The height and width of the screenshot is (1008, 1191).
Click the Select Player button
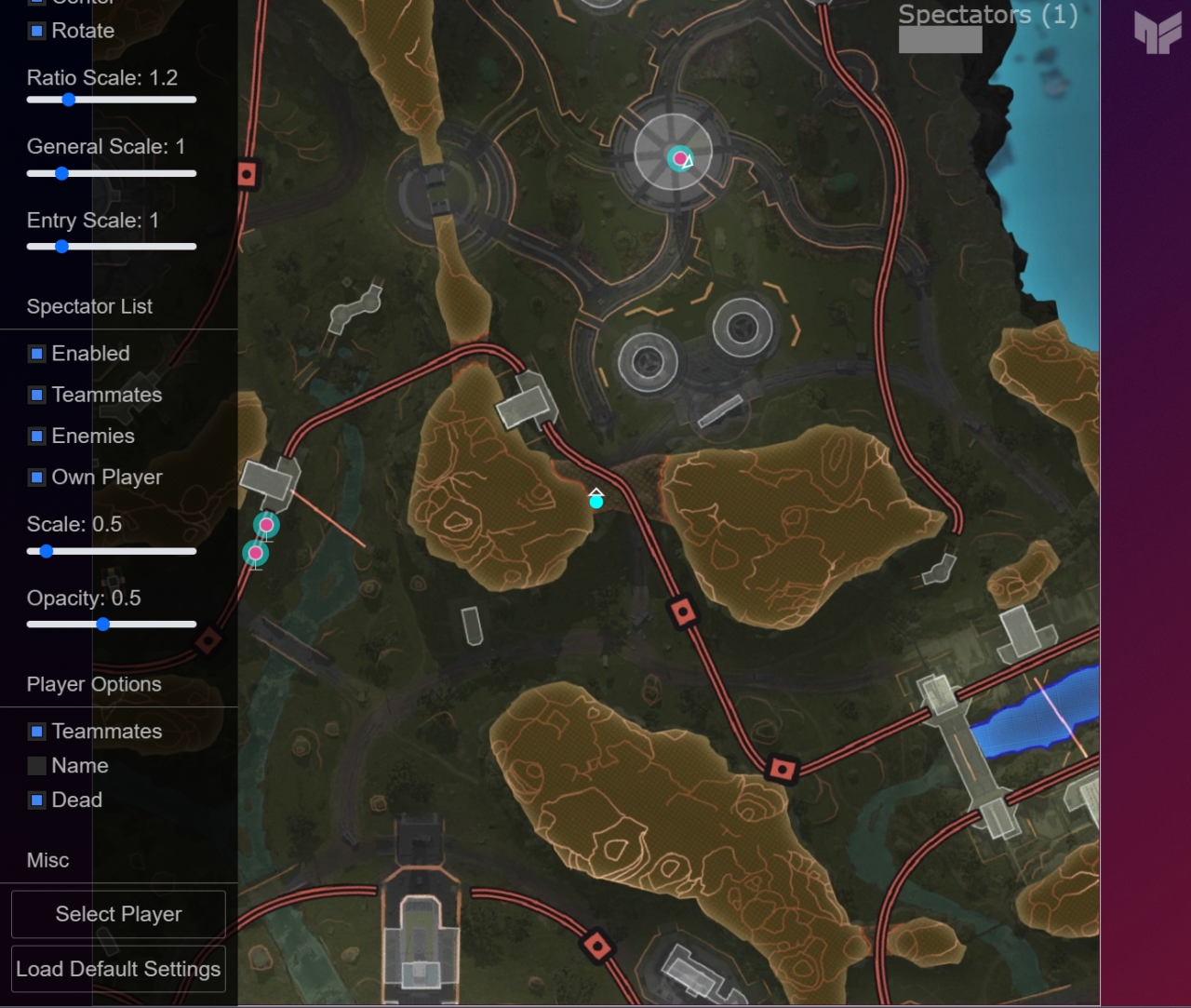pyautogui.click(x=118, y=913)
